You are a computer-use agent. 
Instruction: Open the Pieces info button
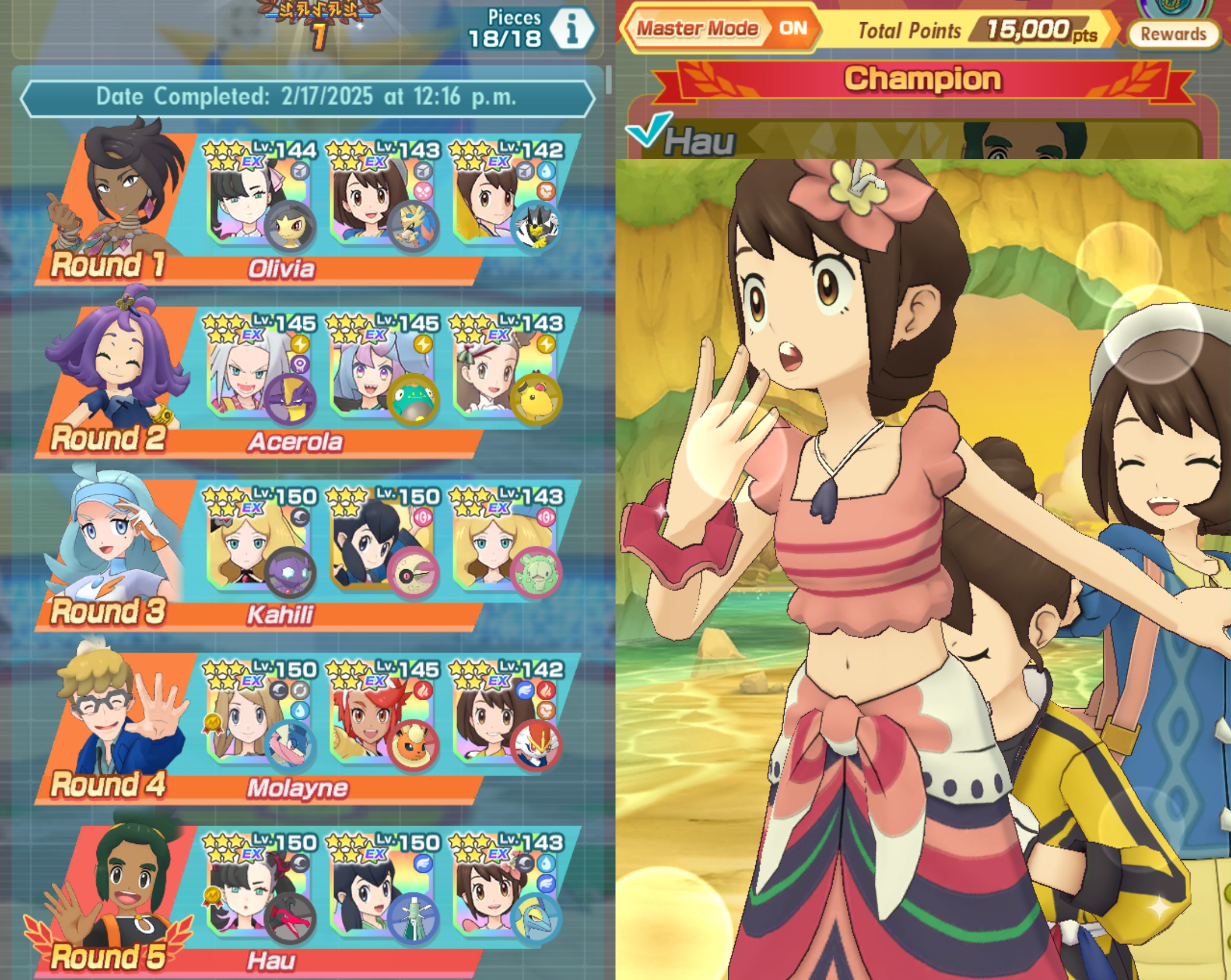(572, 28)
